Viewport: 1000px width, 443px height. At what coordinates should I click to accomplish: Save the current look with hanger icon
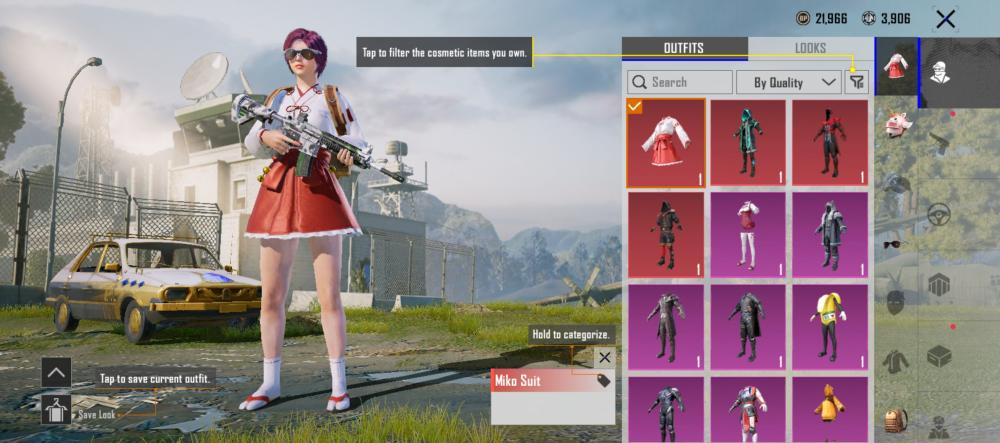click(56, 408)
